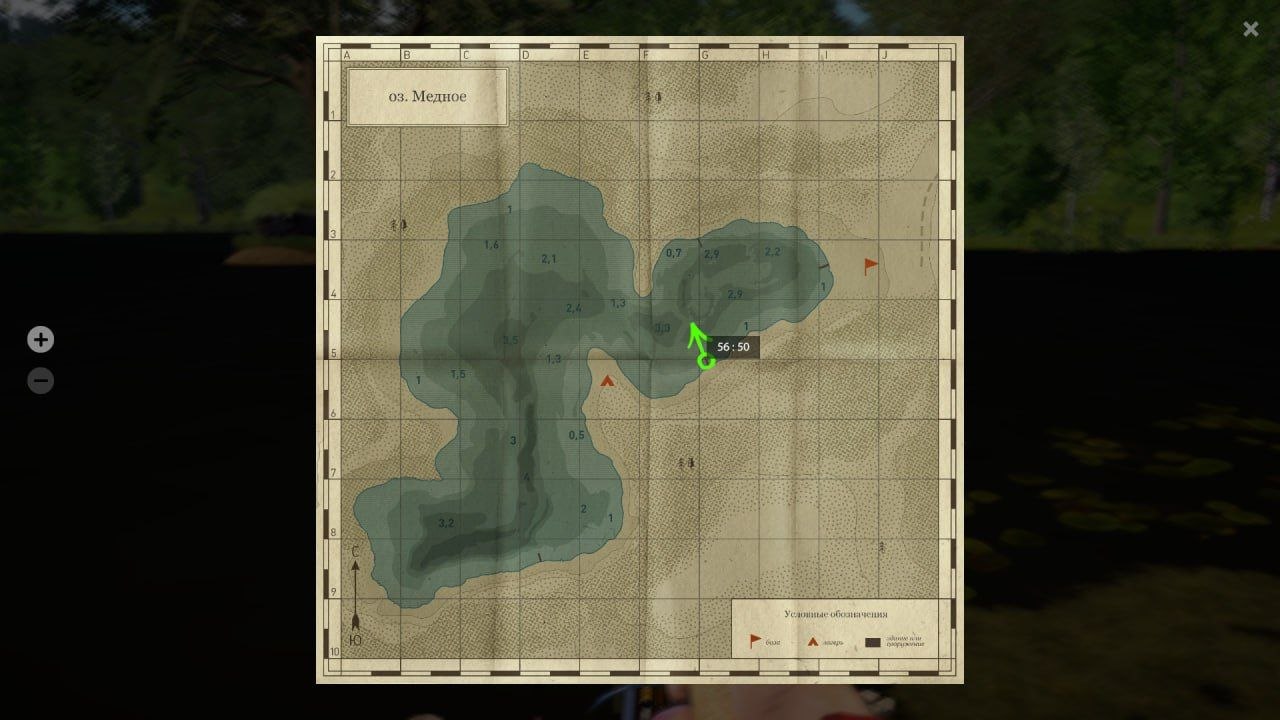Click the orange tent camp marker on the map

pos(607,381)
